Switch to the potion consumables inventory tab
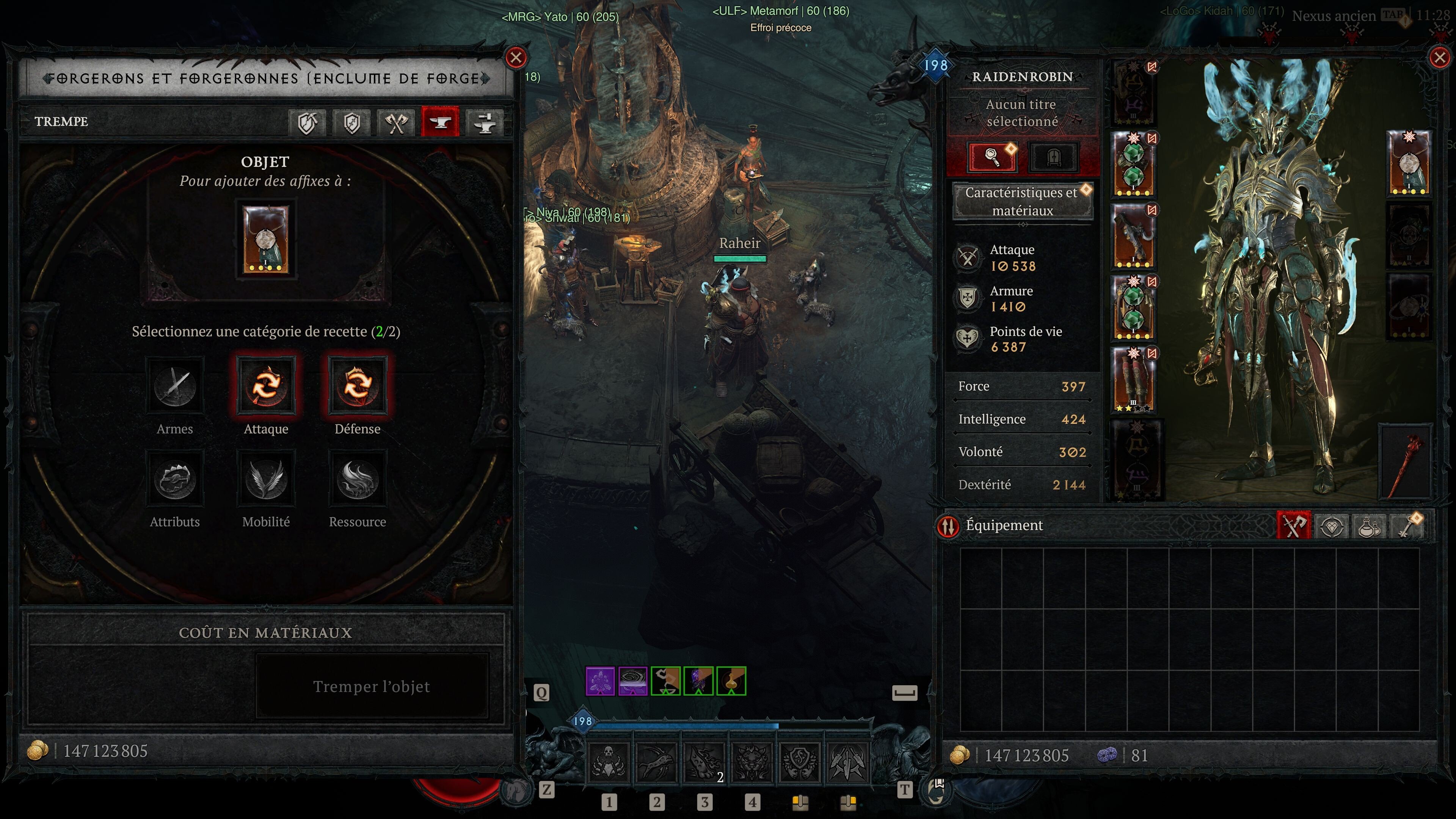The width and height of the screenshot is (1456, 819). (x=1368, y=526)
